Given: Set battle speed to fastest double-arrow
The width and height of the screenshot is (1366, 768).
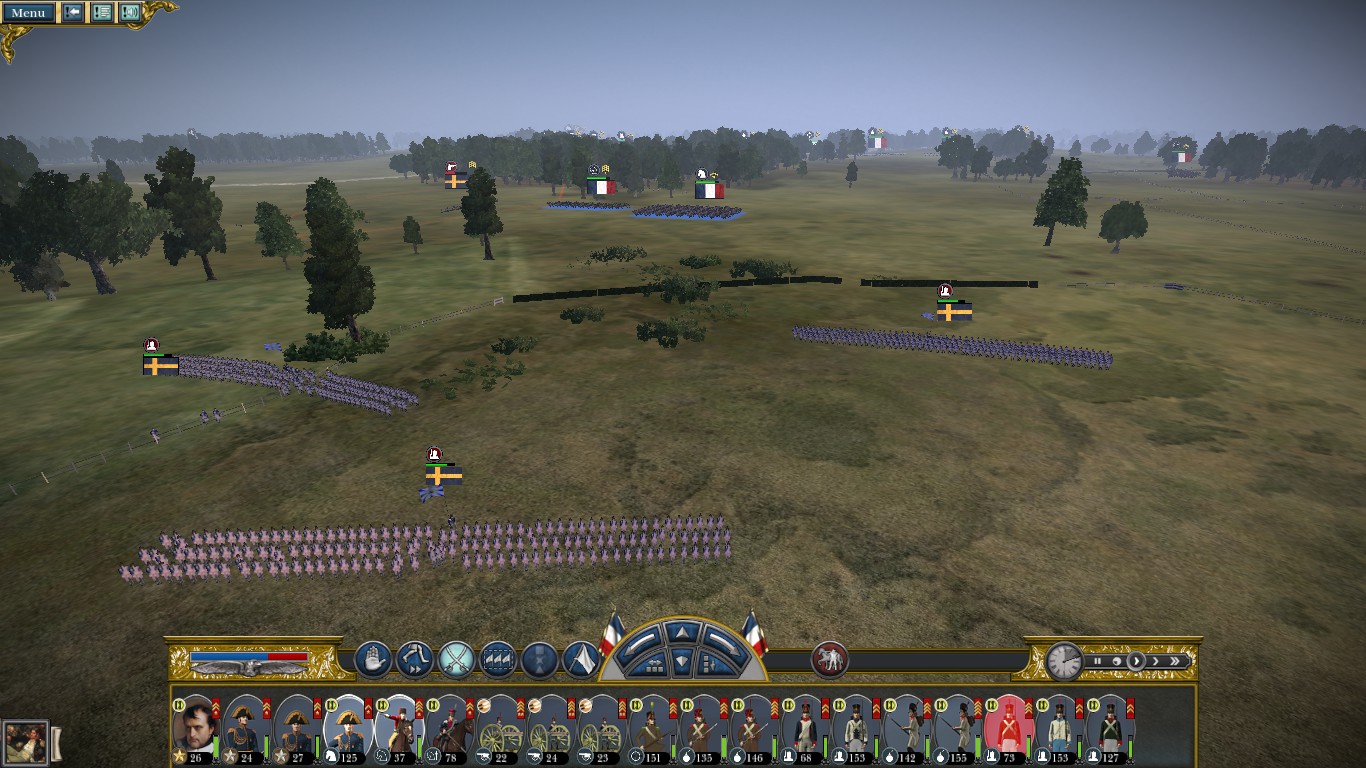Looking at the screenshot, I should pos(1176,661).
